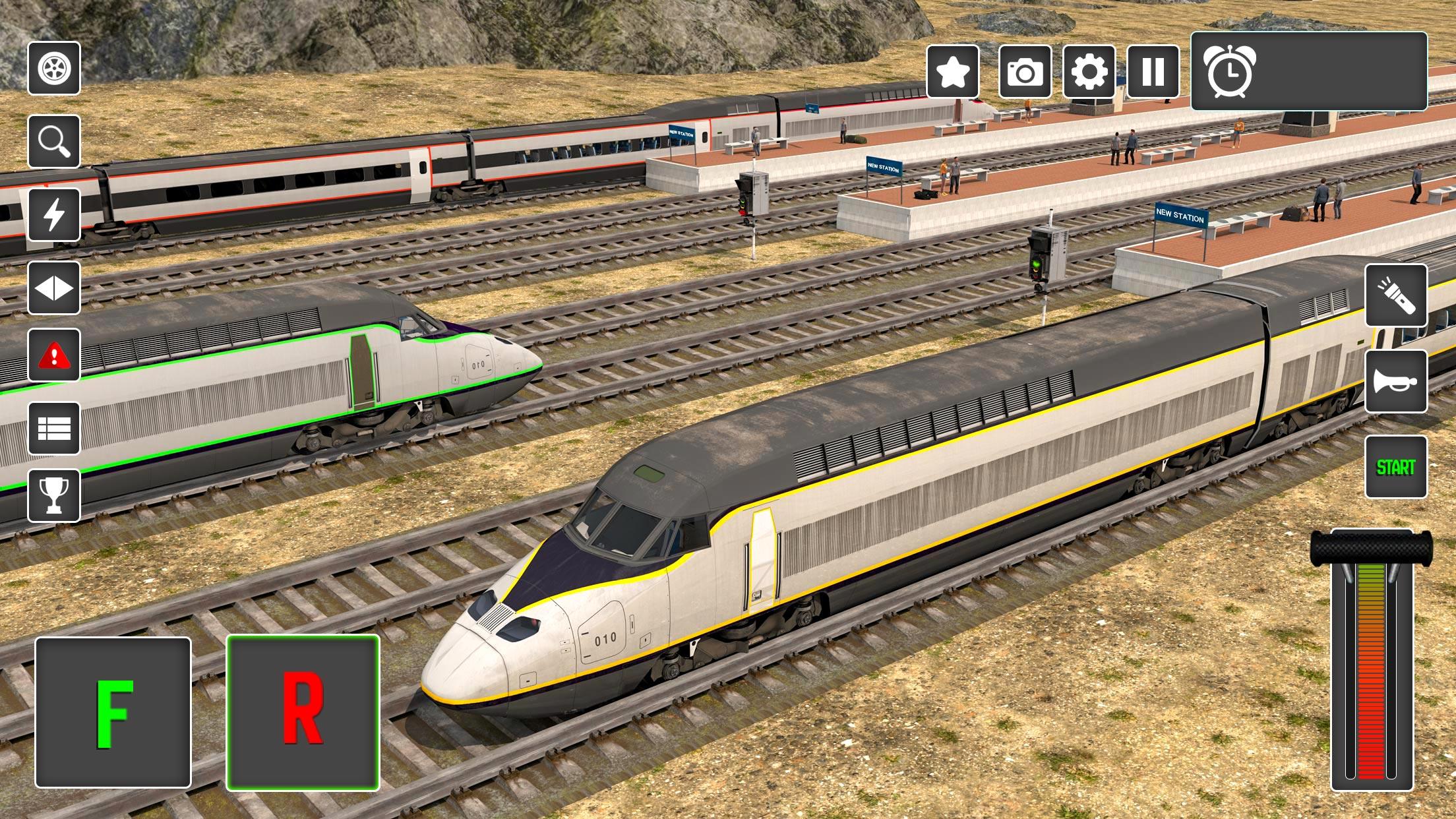Click the camera screenshot icon
1456x819 pixels.
coord(1026,71)
